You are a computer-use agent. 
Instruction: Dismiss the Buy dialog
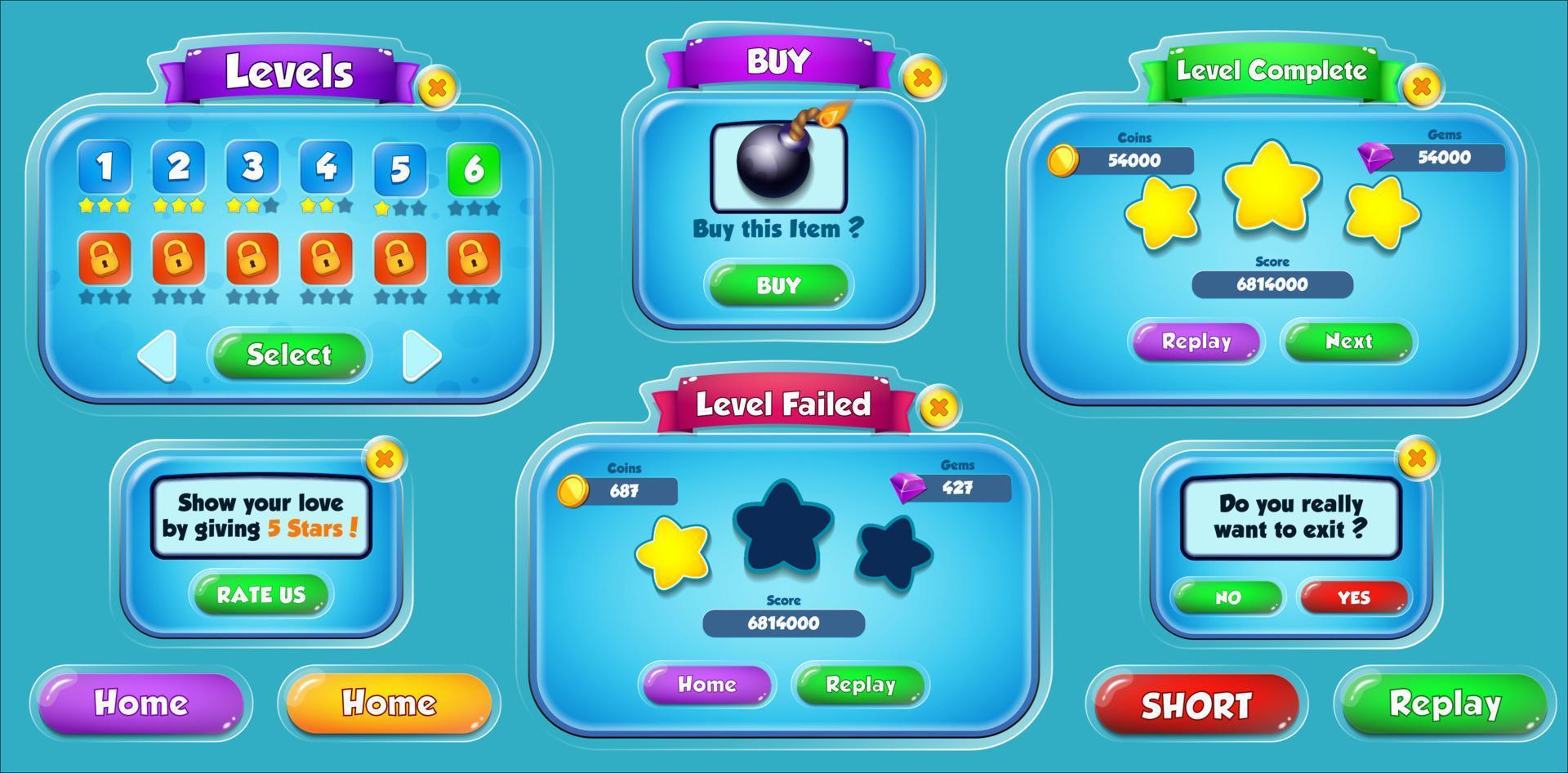click(923, 79)
